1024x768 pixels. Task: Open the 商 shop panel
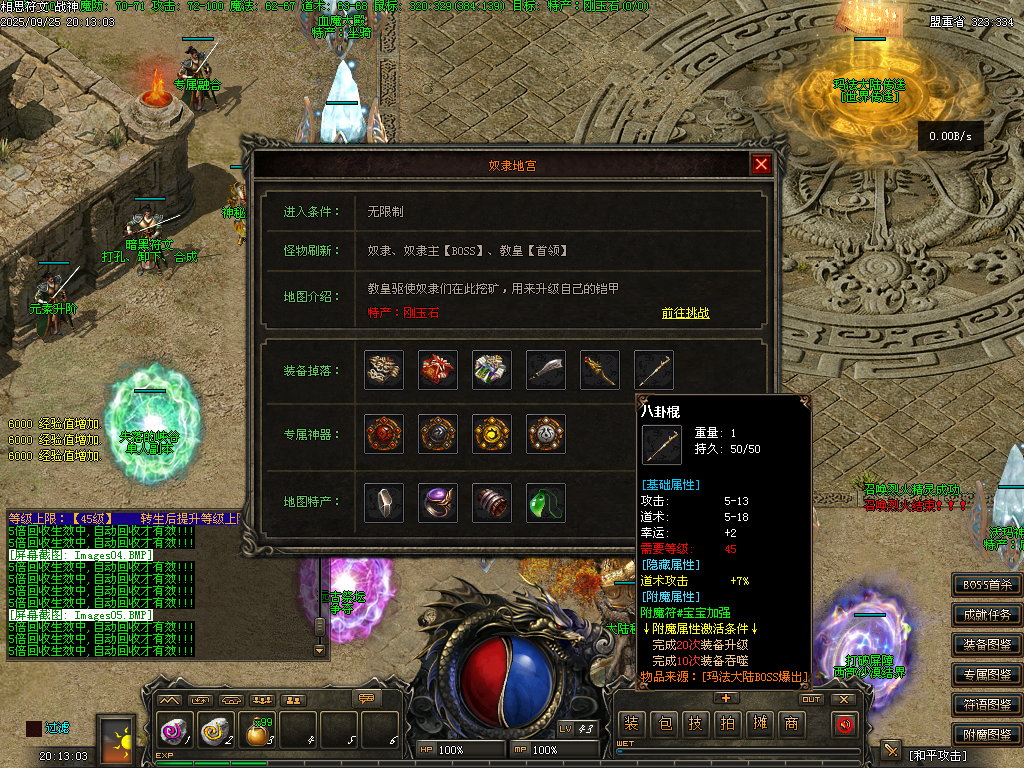coord(792,724)
